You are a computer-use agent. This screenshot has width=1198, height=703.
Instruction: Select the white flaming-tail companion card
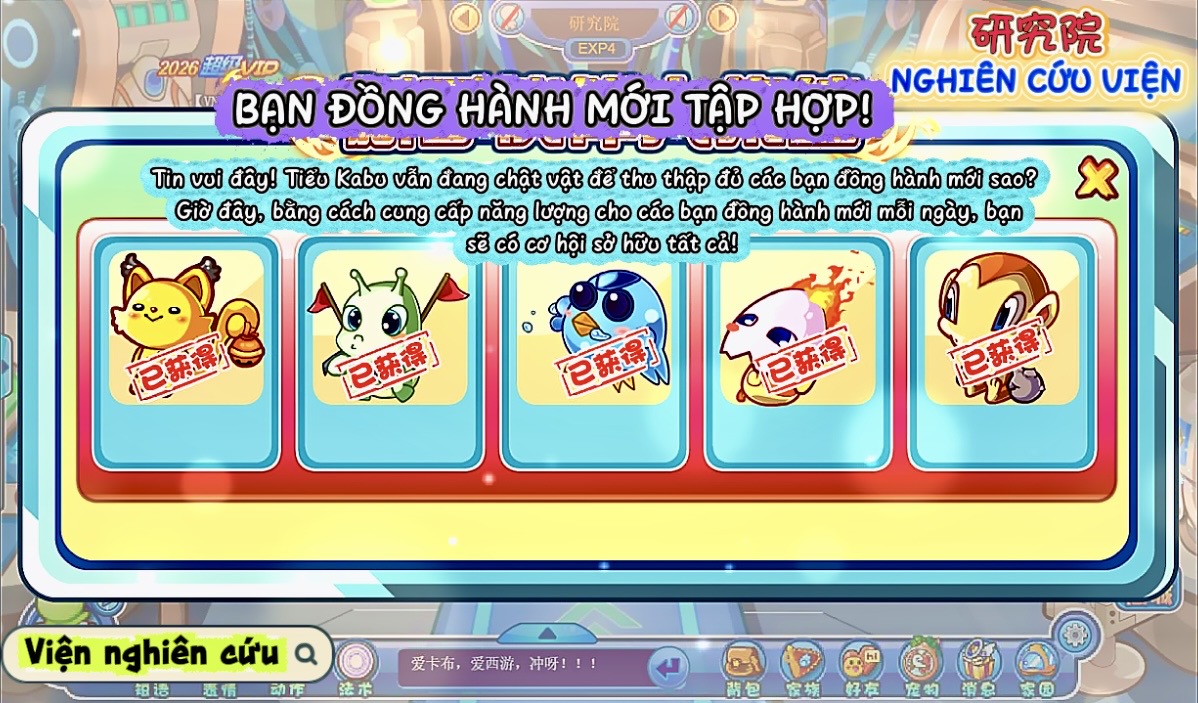(798, 352)
